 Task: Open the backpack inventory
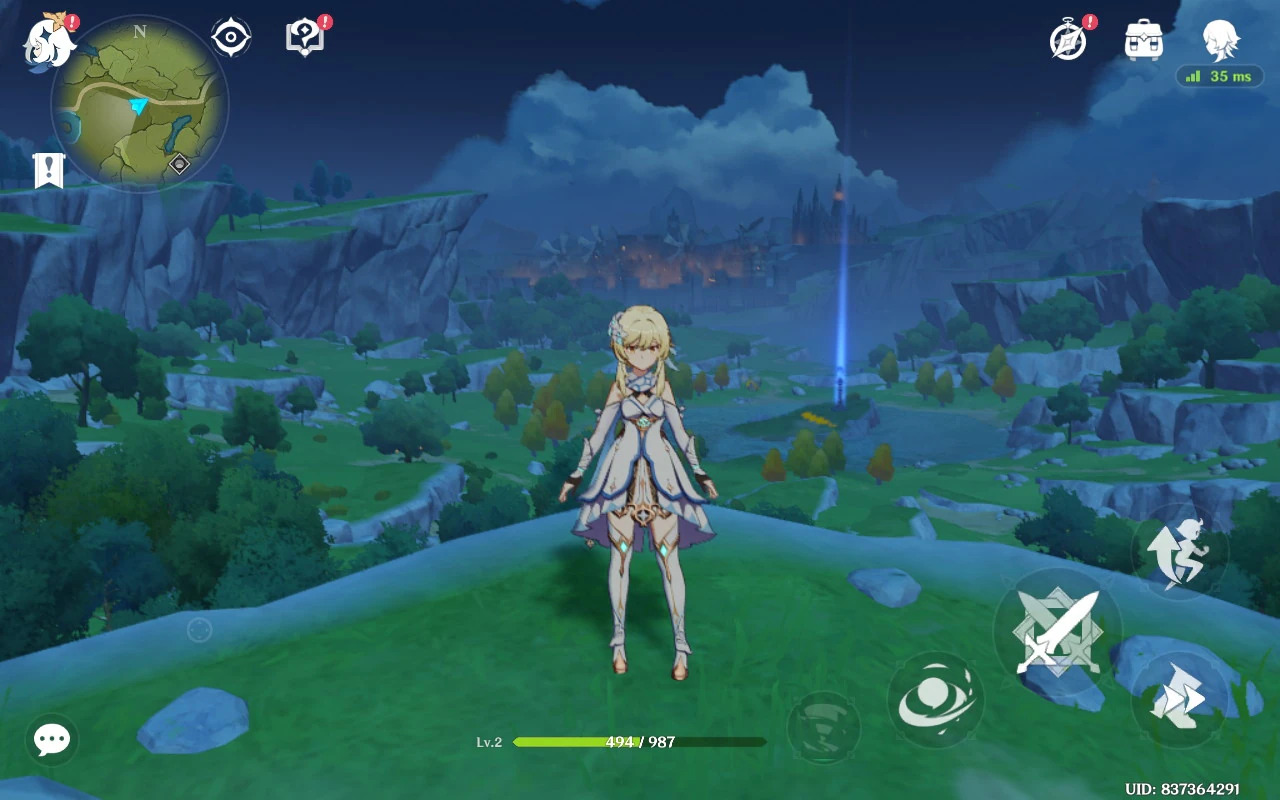pyautogui.click(x=1144, y=40)
